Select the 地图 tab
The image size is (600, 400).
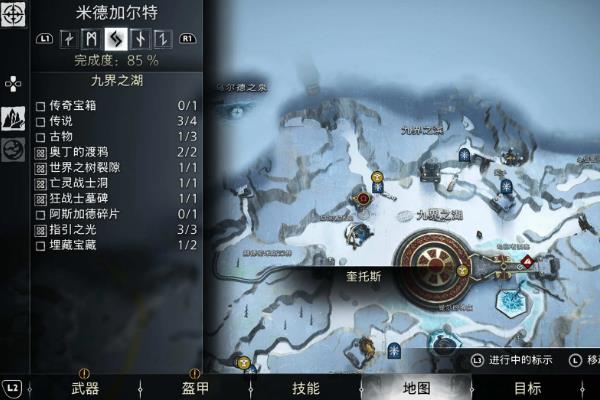tap(416, 388)
